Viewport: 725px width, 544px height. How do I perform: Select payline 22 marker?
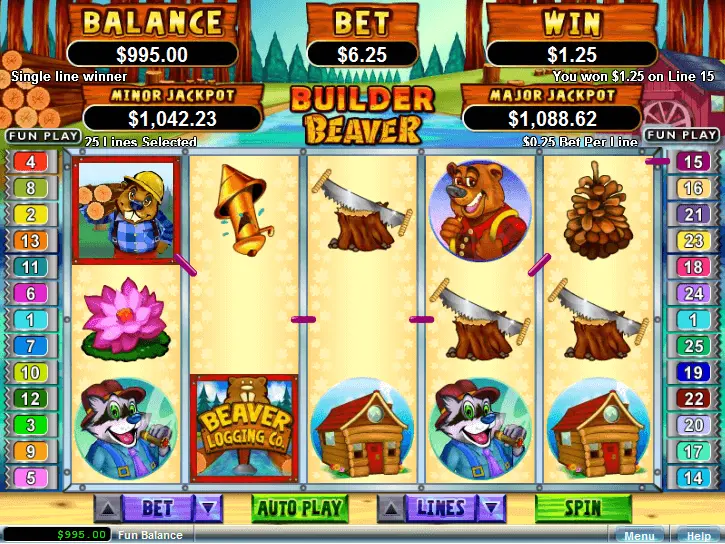[692, 399]
